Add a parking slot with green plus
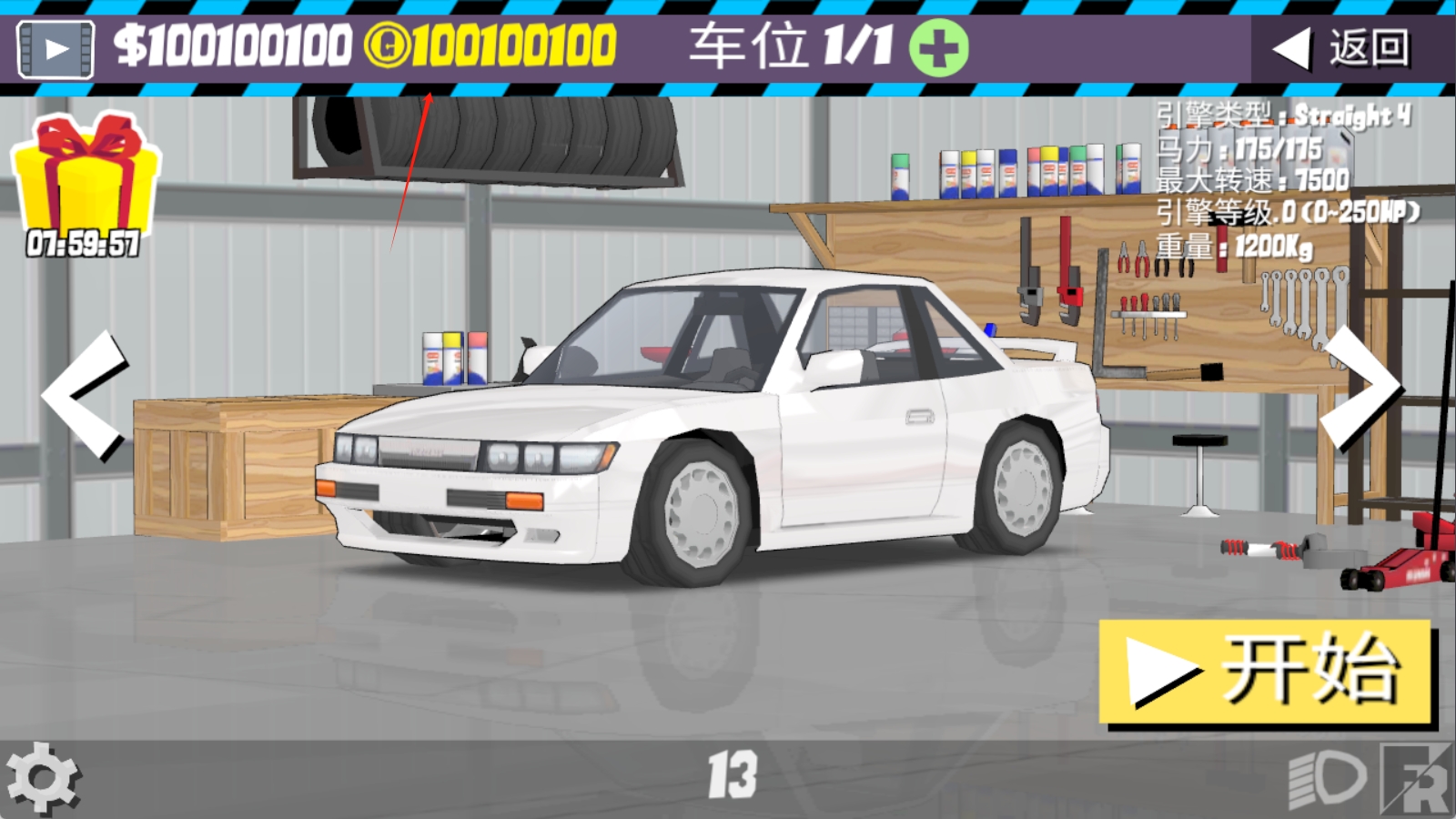Image resolution: width=1456 pixels, height=819 pixels. (x=938, y=47)
